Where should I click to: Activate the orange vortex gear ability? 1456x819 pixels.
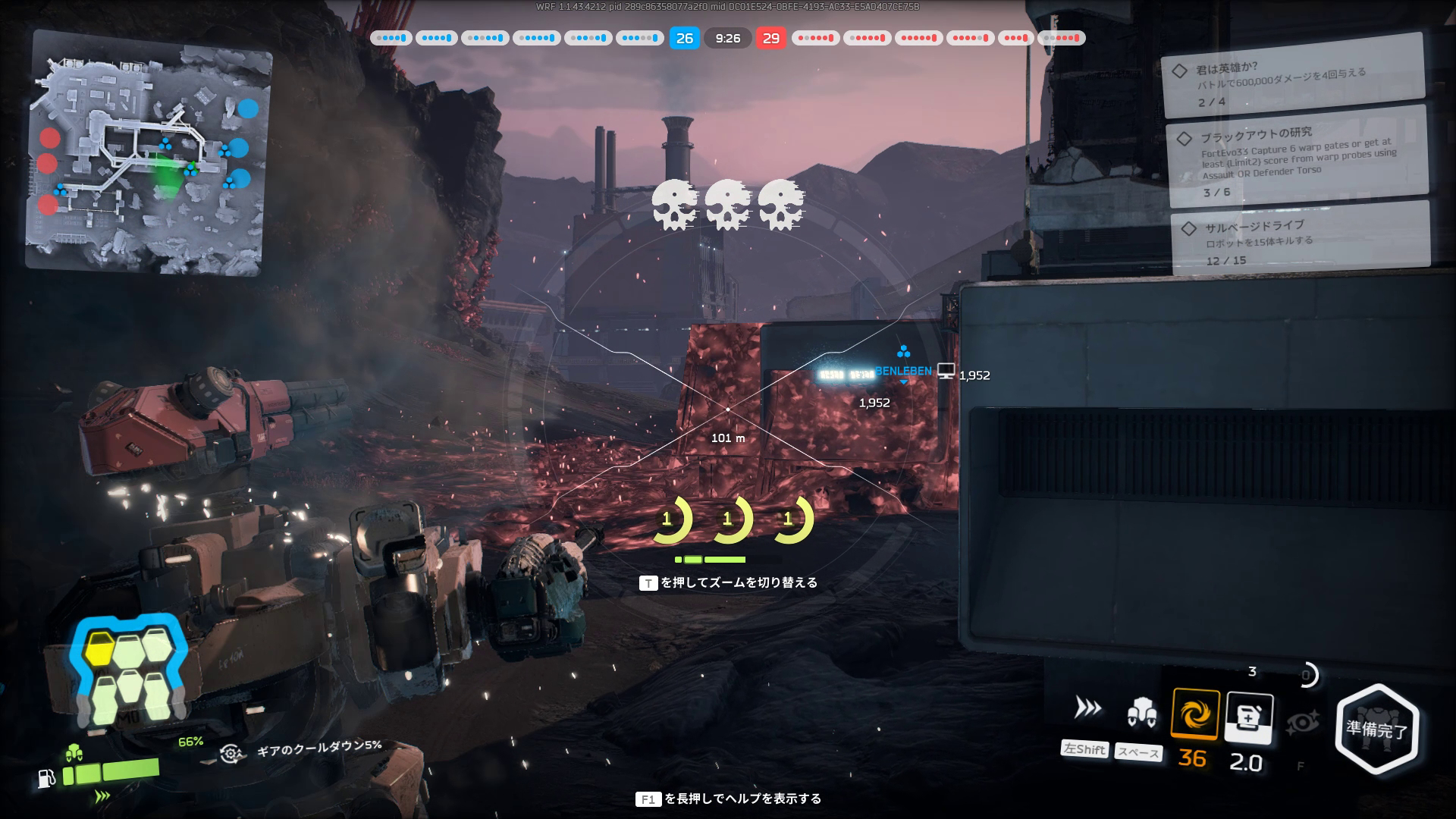[1195, 714]
